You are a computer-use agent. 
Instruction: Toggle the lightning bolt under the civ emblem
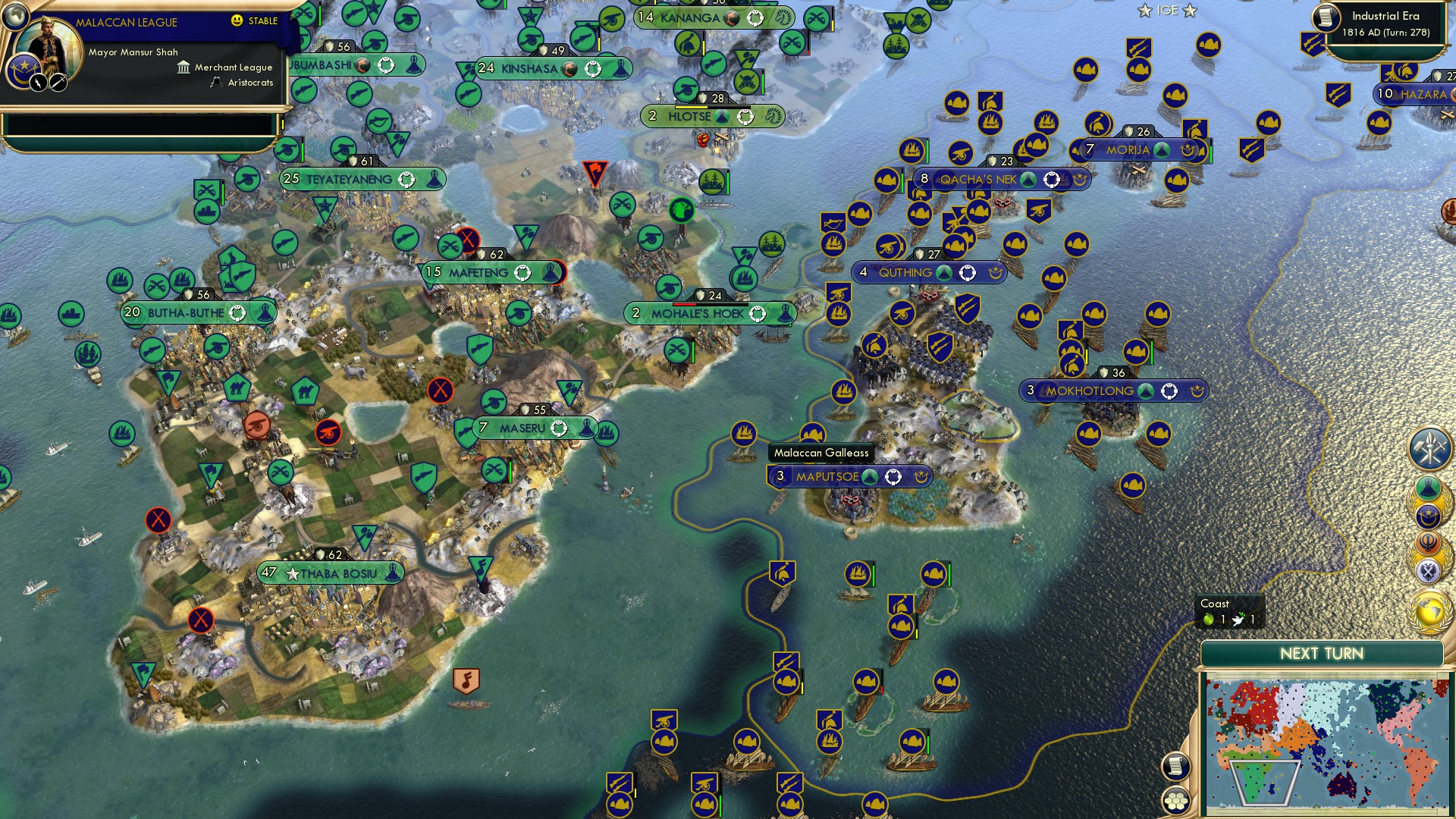pos(39,82)
